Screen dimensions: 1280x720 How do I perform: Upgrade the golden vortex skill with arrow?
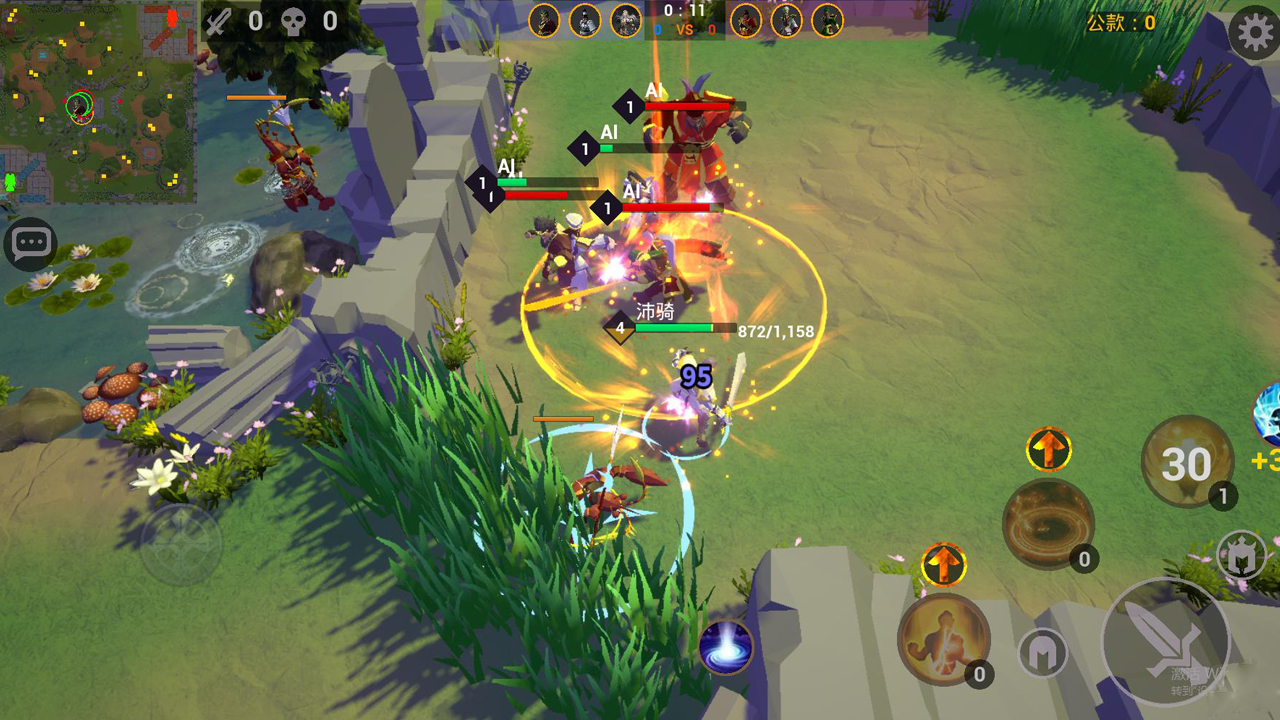tap(1048, 450)
